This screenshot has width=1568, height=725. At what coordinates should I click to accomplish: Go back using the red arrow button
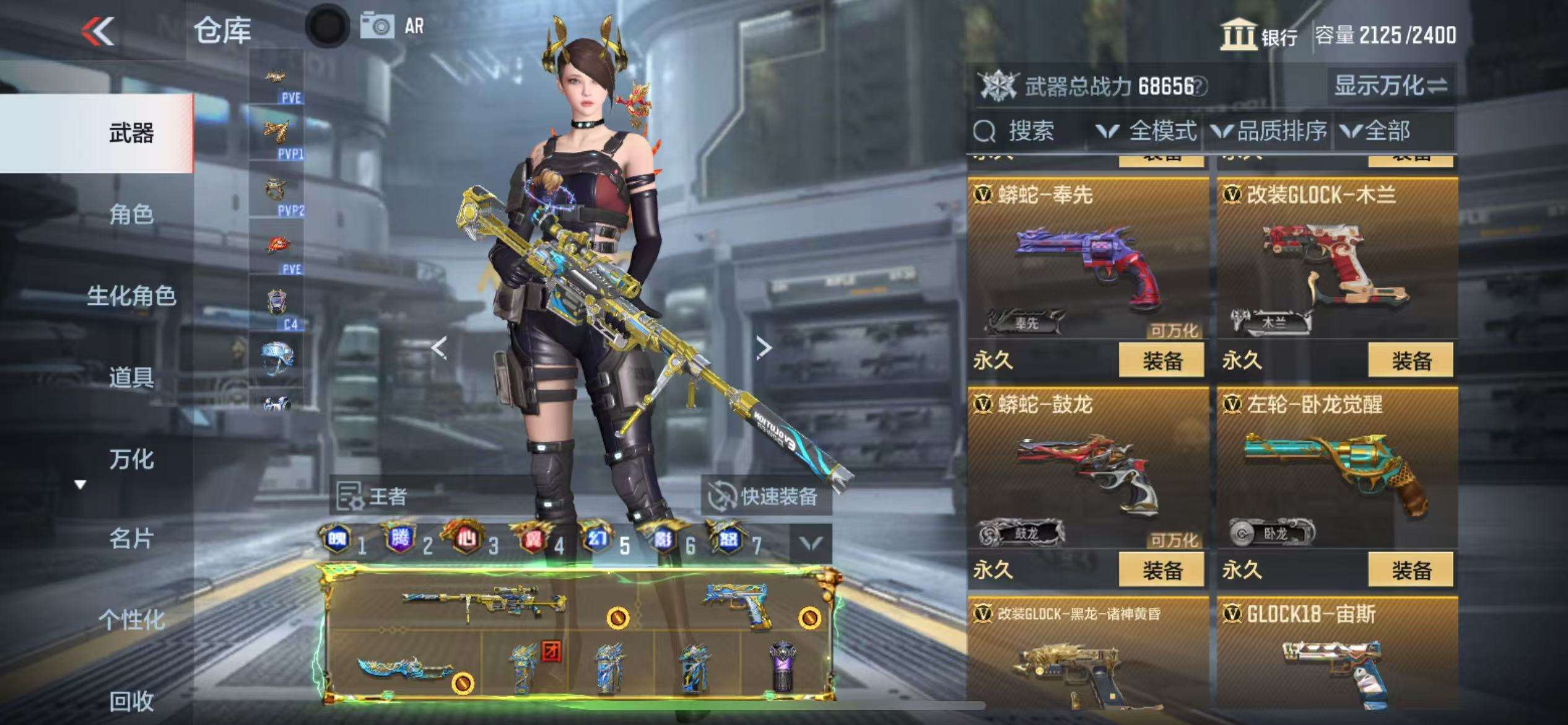click(98, 31)
